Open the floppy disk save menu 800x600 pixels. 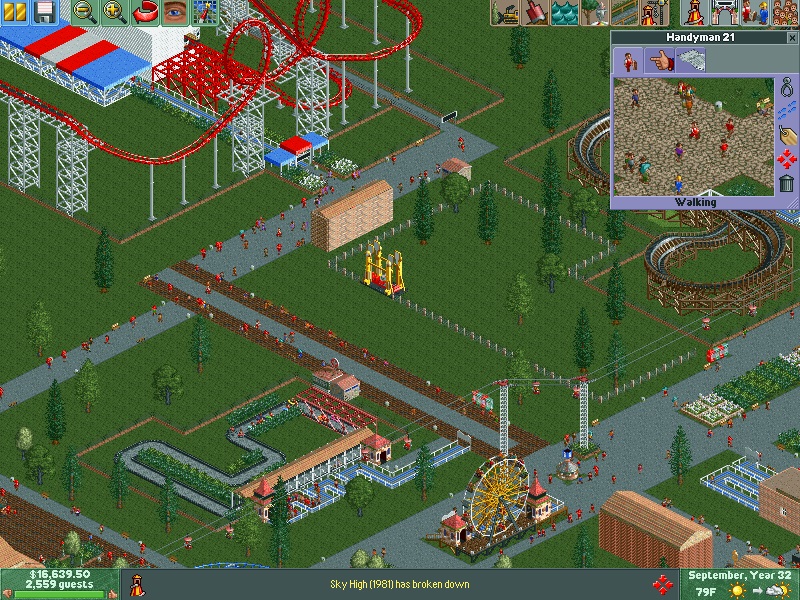[x=45, y=12]
